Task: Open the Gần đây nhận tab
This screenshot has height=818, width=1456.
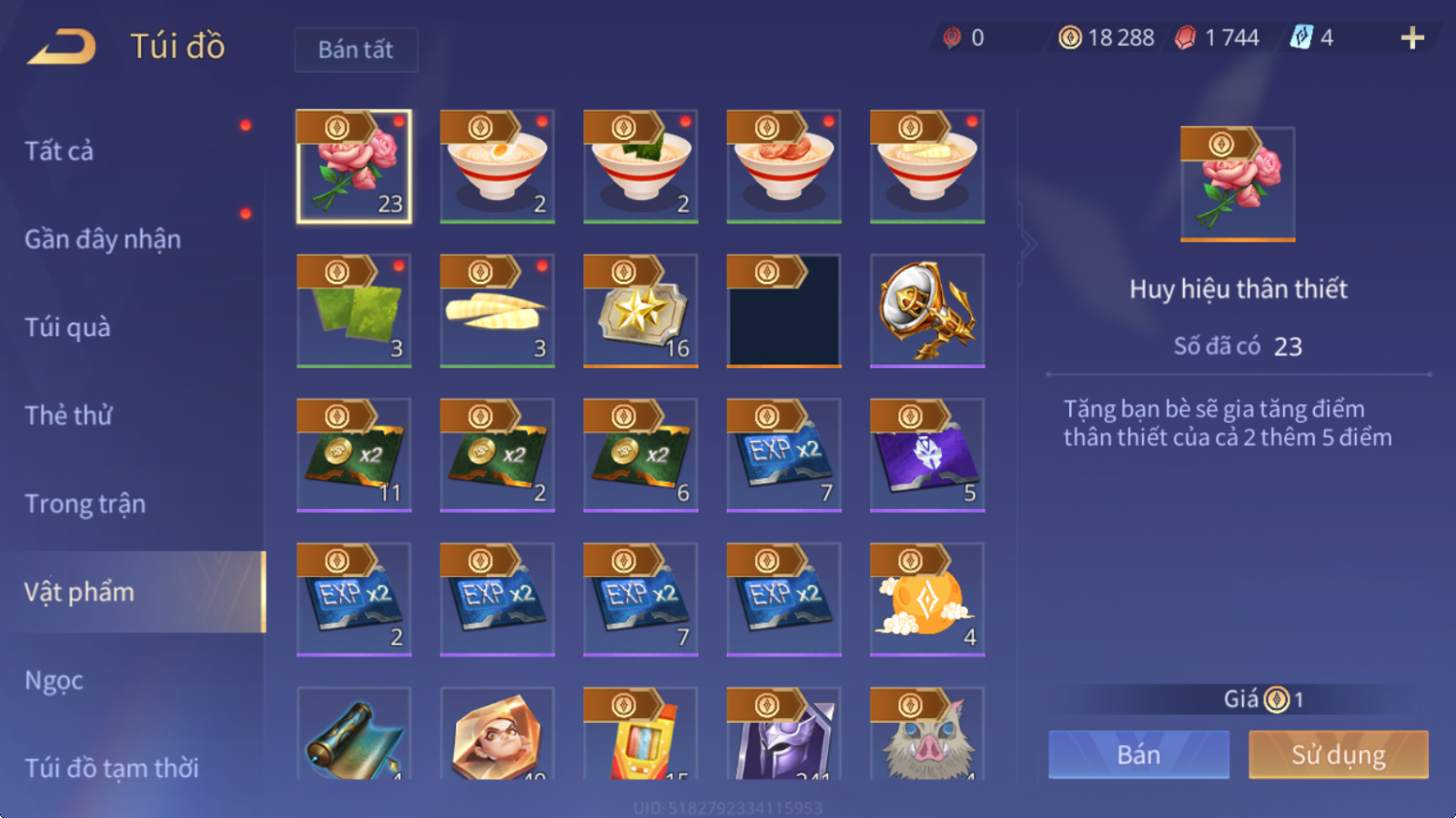Action: tap(102, 239)
